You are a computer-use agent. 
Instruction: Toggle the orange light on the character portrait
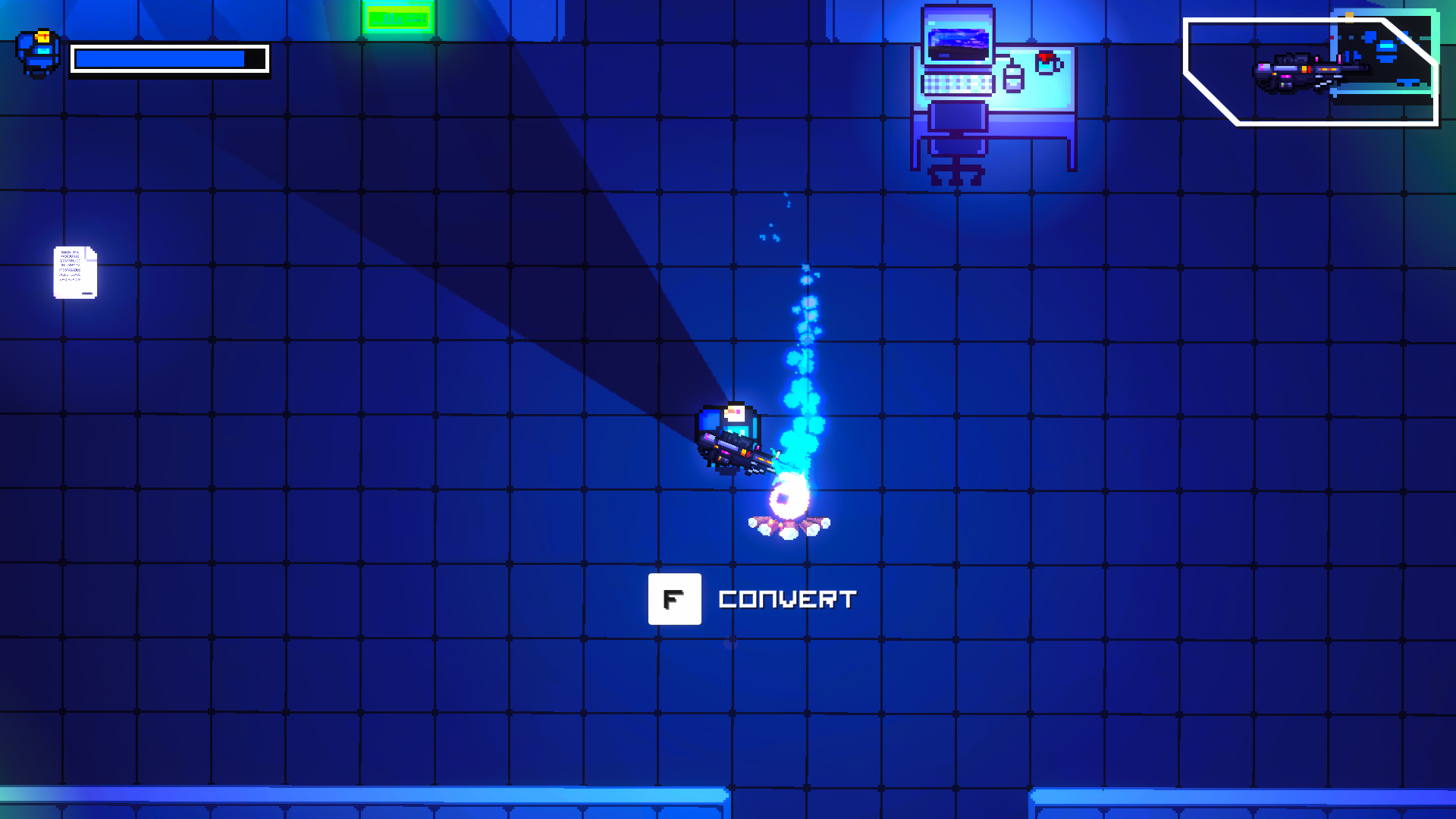[x=43, y=36]
